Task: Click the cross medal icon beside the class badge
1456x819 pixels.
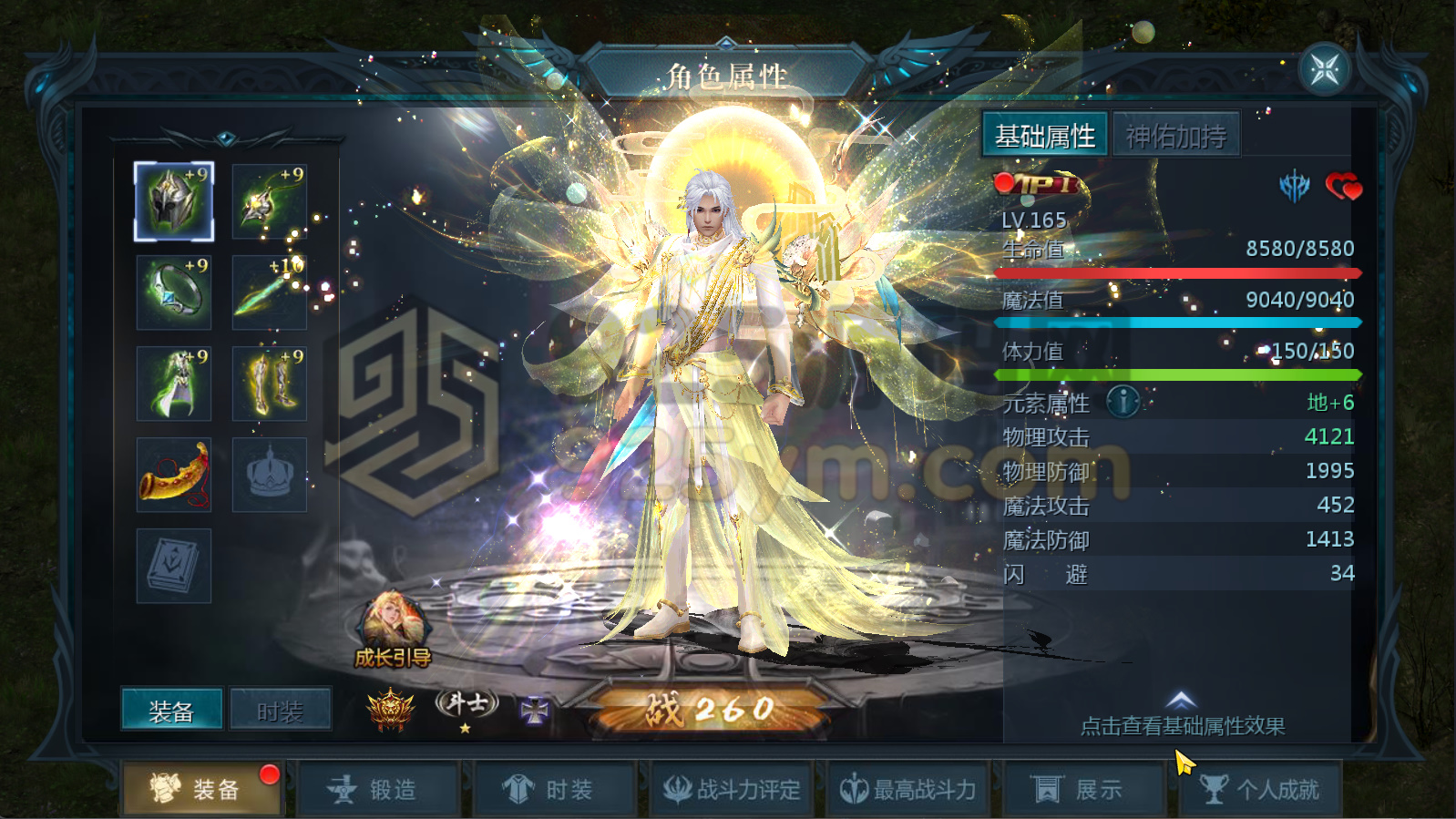Action: point(537,707)
